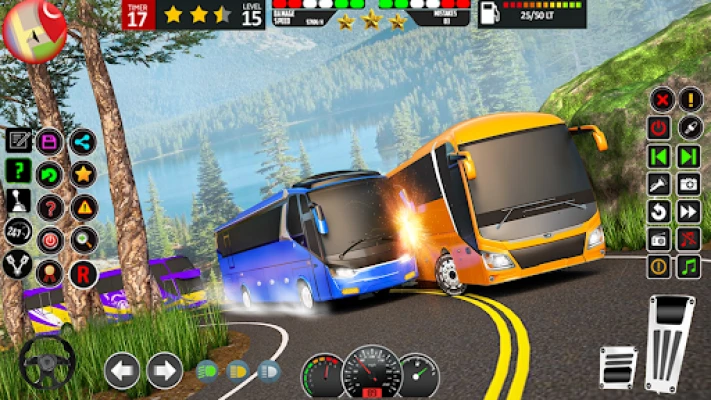Hit the accelerator gas pedal
The image size is (711, 400).
[668, 346]
